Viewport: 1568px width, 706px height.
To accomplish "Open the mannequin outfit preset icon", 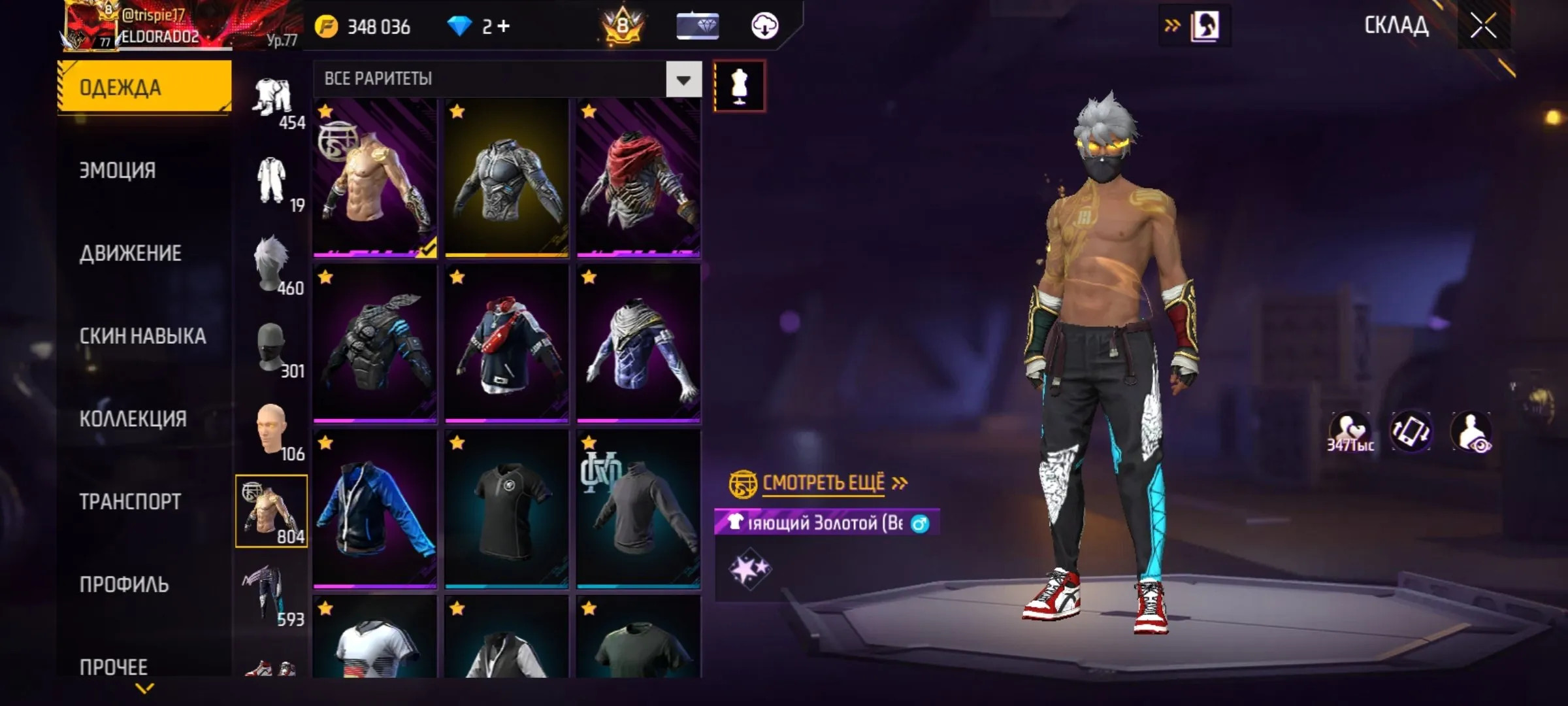I will click(x=739, y=85).
